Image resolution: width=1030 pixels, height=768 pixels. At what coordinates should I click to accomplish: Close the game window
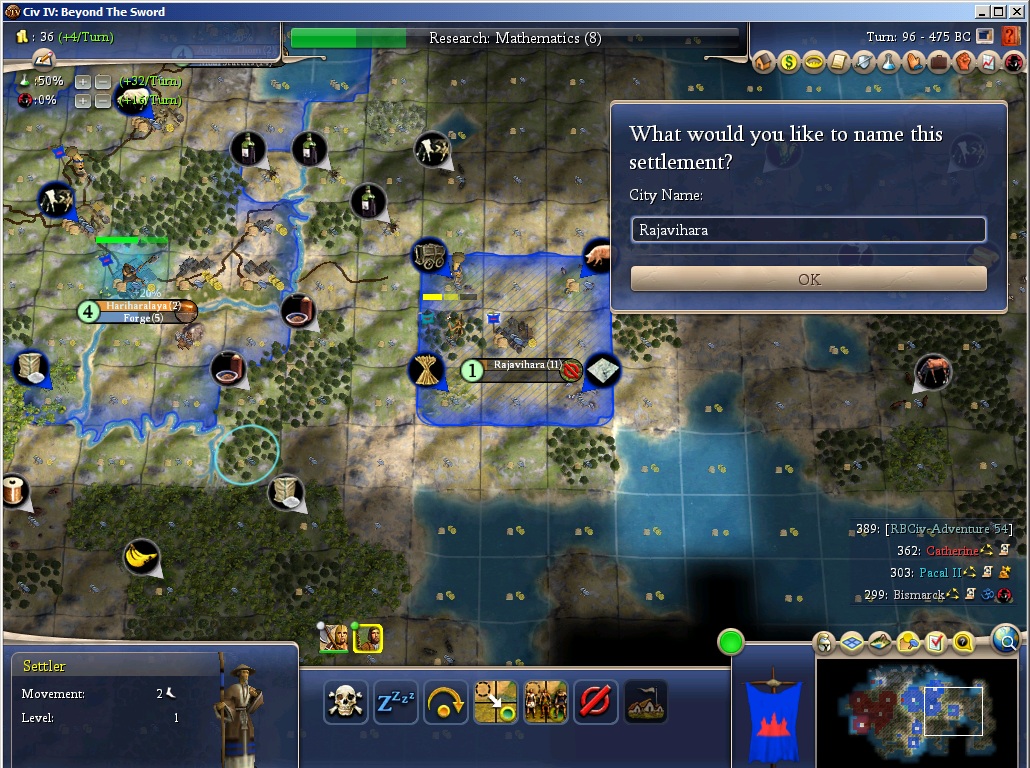tap(1016, 12)
